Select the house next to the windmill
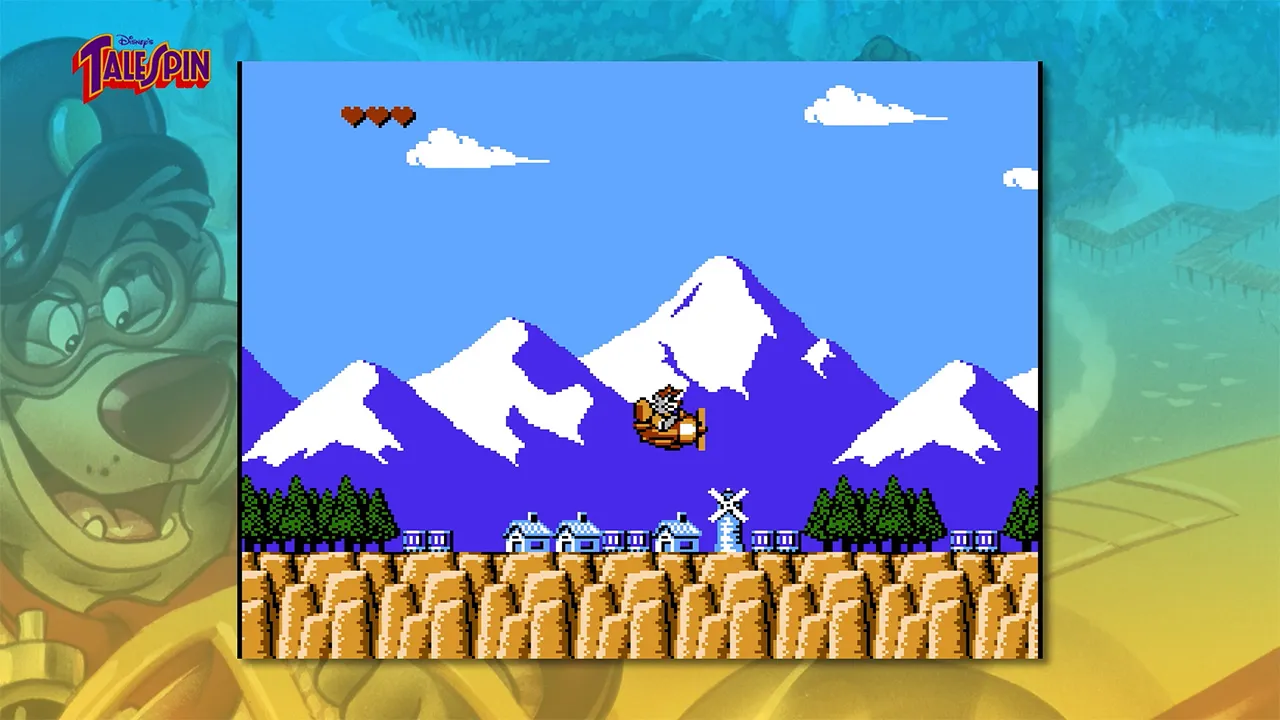Image resolution: width=1280 pixels, height=720 pixels. coord(676,535)
